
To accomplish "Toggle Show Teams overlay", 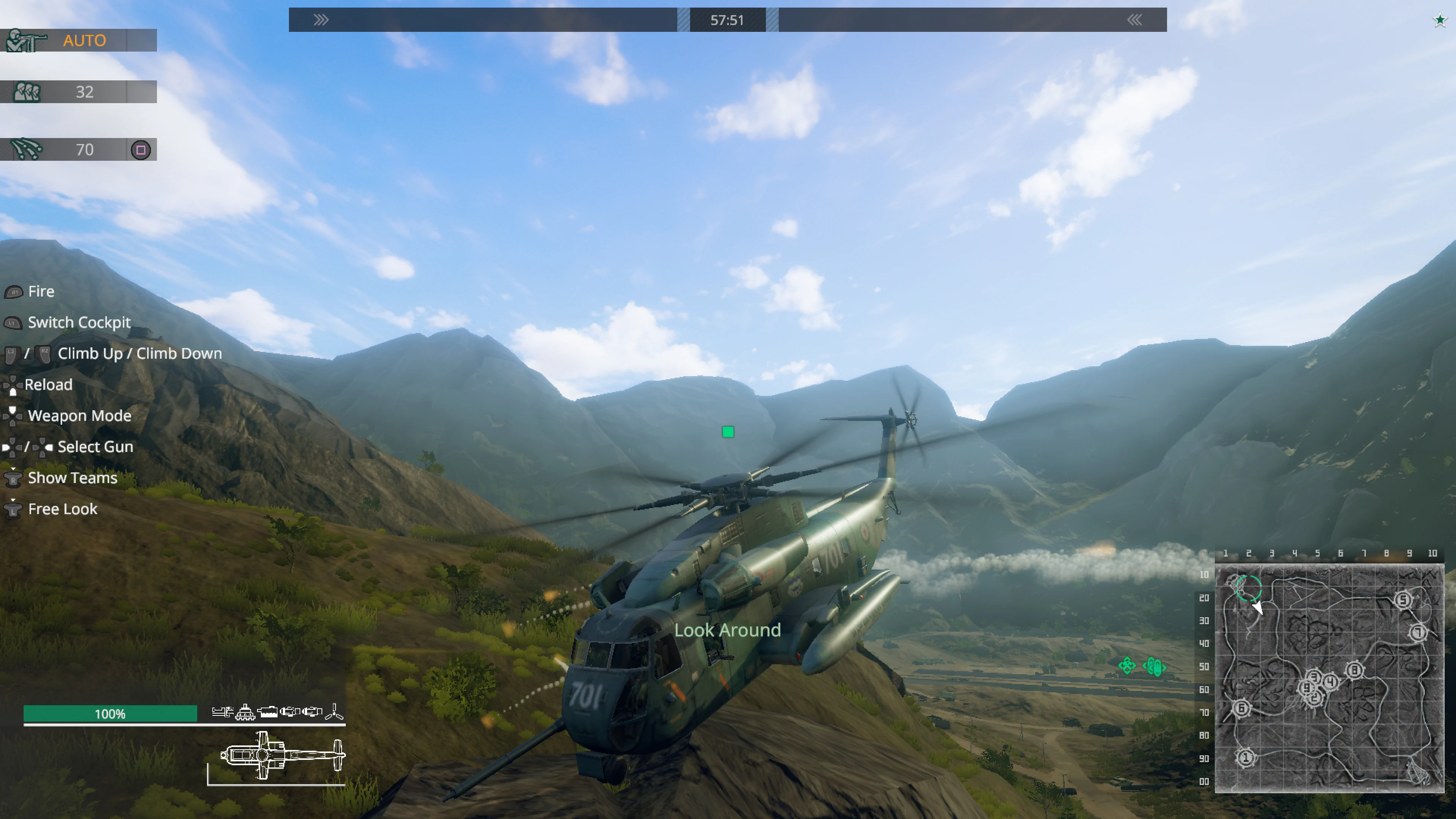I will point(72,478).
